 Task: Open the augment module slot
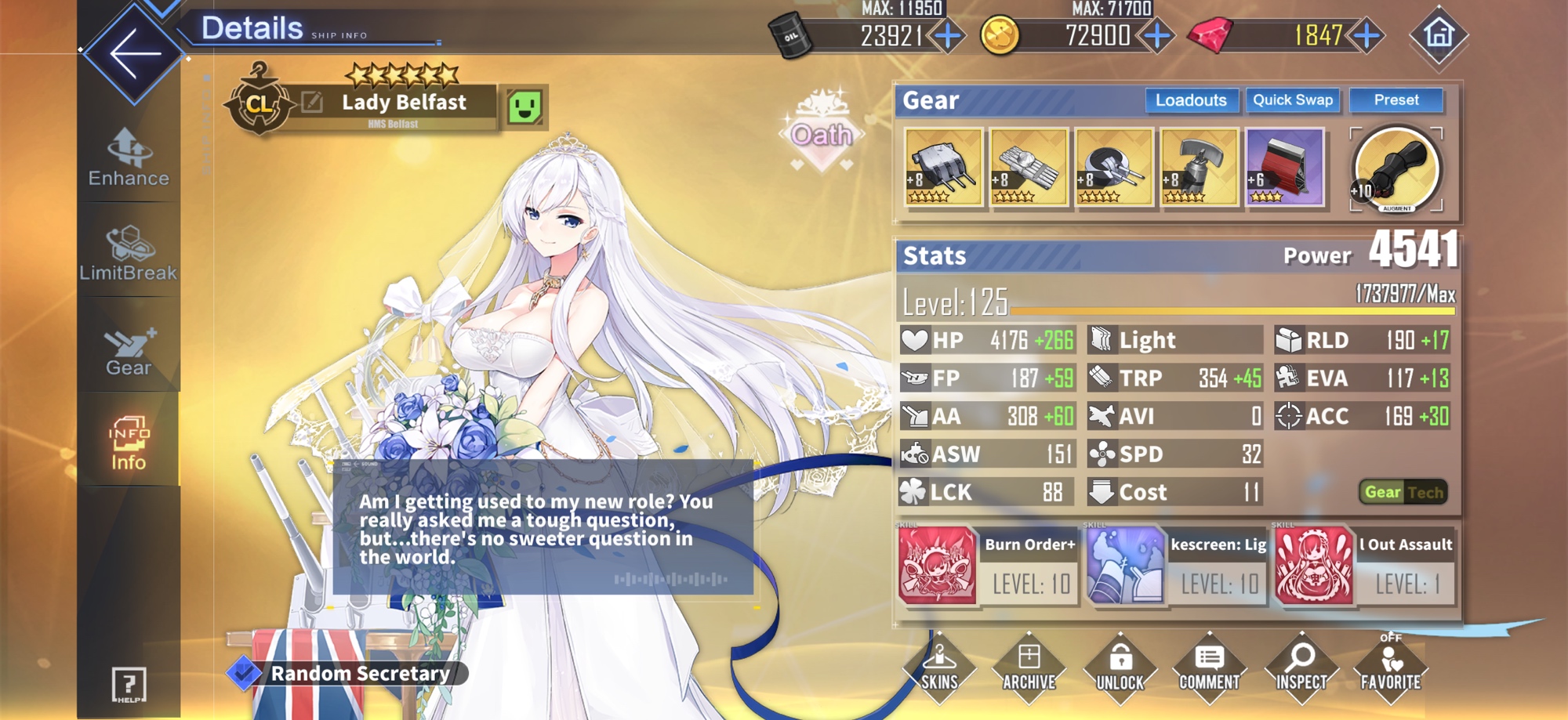[x=1396, y=169]
